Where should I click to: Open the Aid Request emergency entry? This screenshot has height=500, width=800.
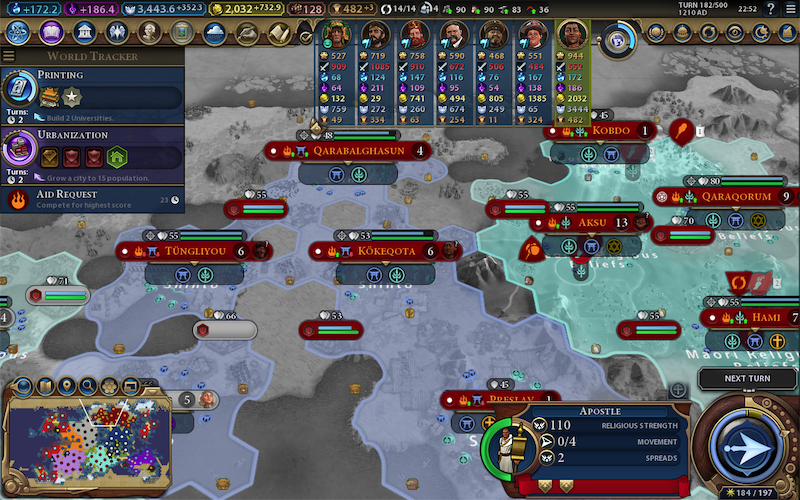(x=92, y=199)
